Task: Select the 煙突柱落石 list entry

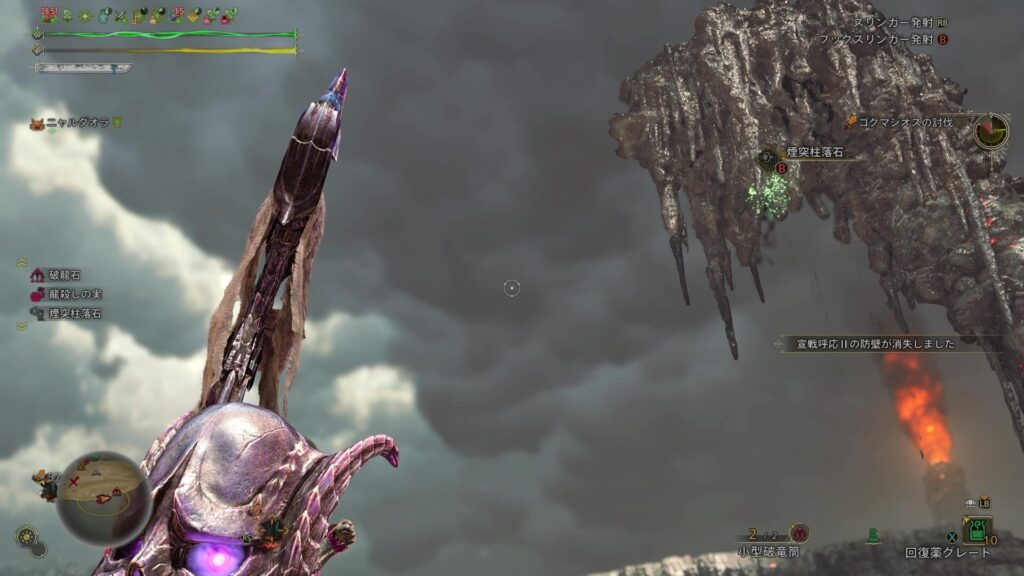Action: click(x=67, y=313)
